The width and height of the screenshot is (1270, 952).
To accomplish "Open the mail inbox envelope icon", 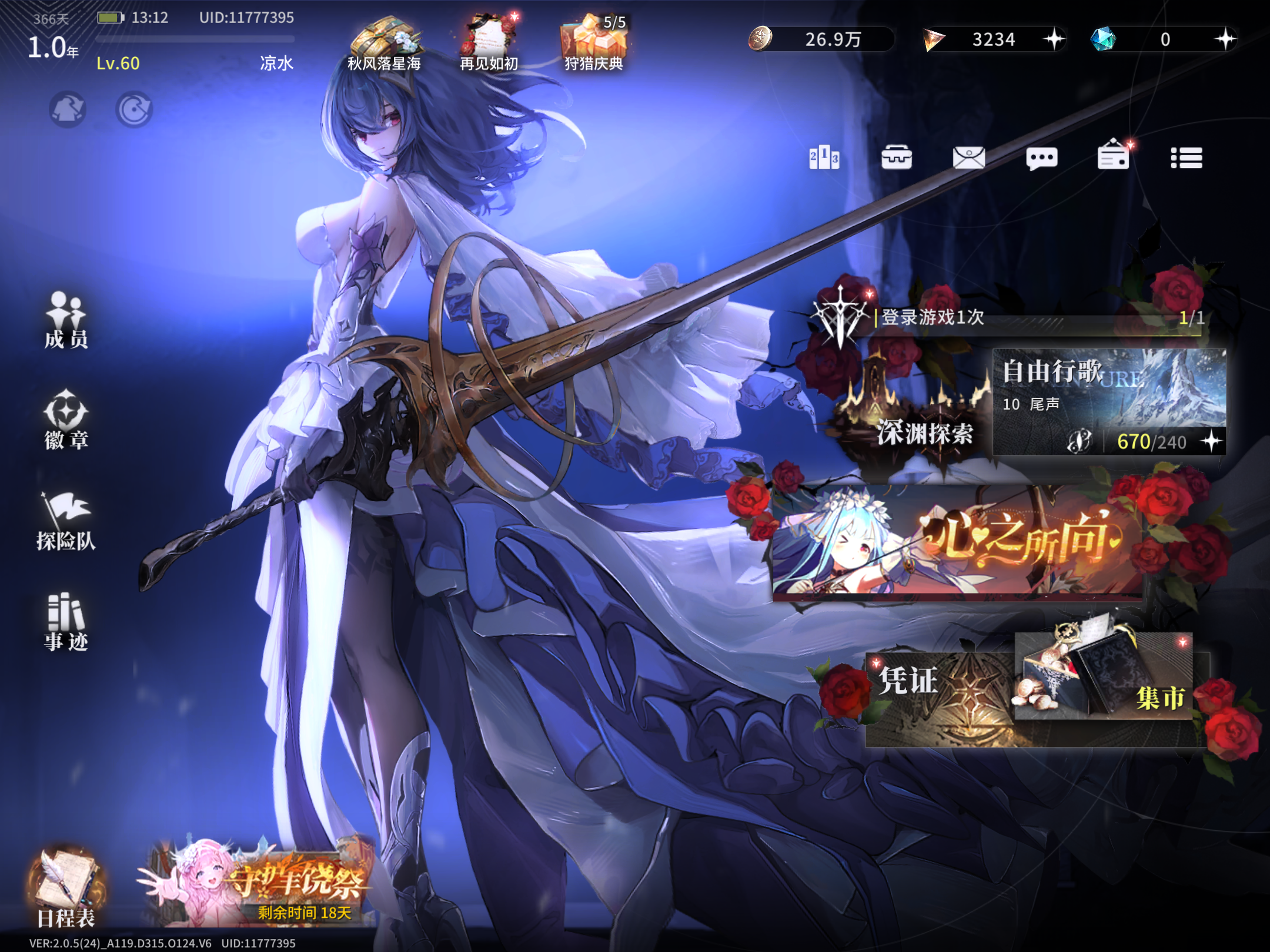I will [x=968, y=157].
